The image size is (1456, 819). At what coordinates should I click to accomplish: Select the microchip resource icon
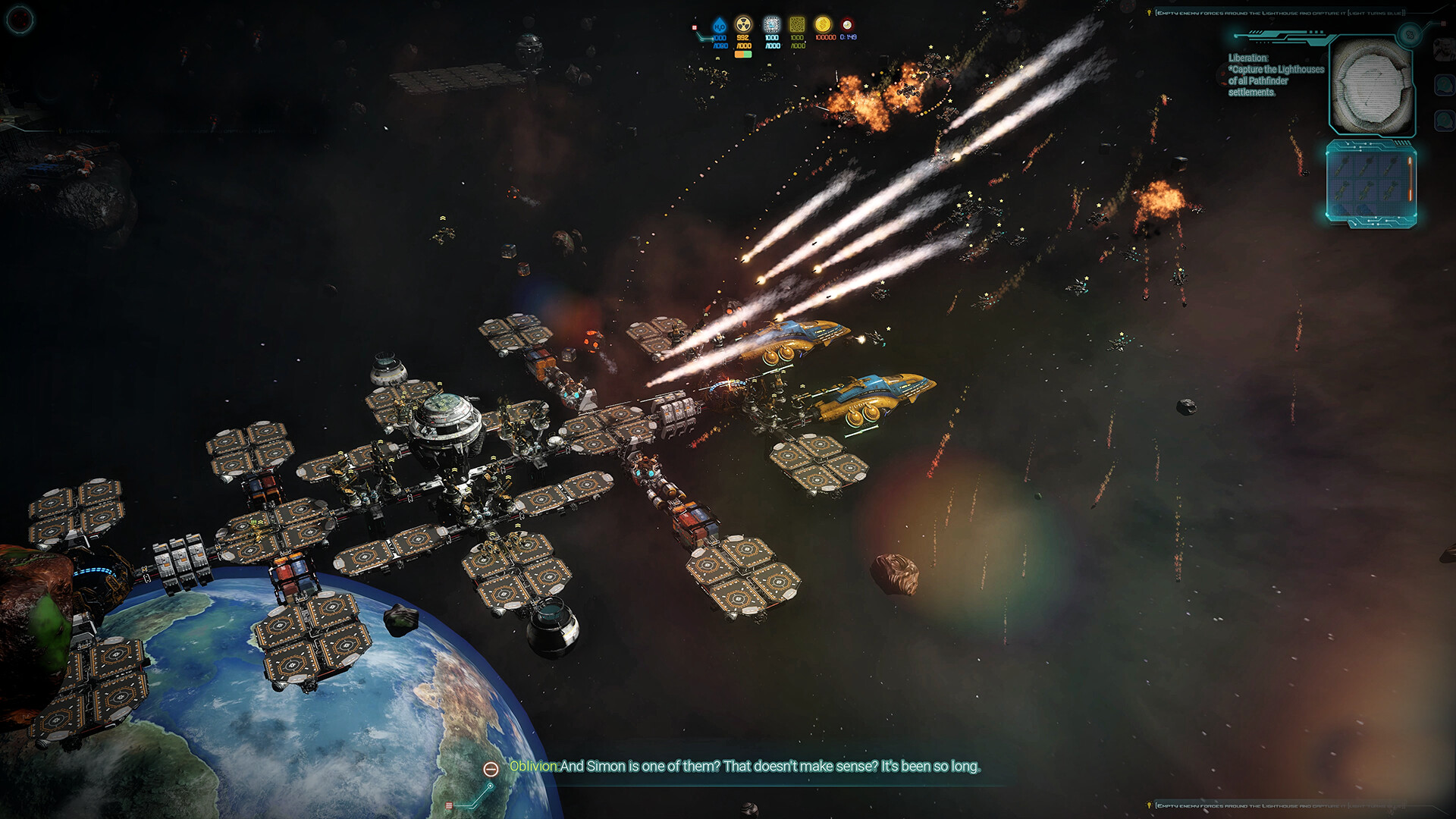click(x=771, y=24)
